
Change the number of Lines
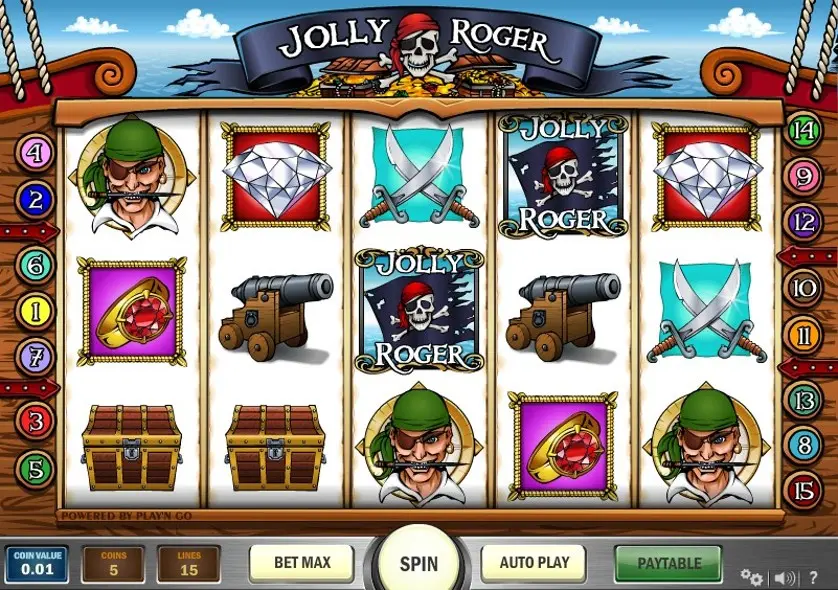point(188,564)
